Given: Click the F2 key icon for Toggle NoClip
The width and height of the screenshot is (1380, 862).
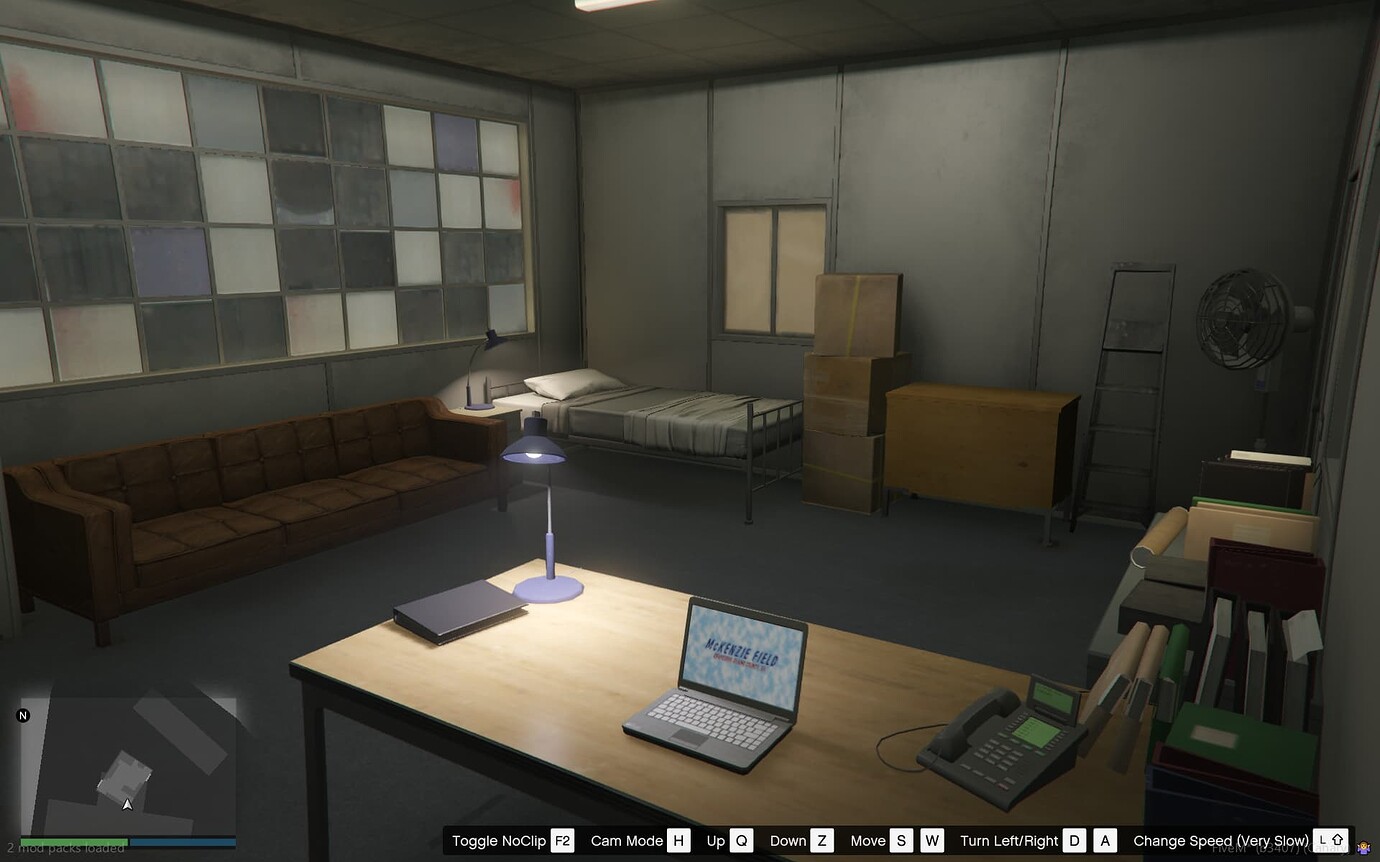Looking at the screenshot, I should pyautogui.click(x=562, y=840).
